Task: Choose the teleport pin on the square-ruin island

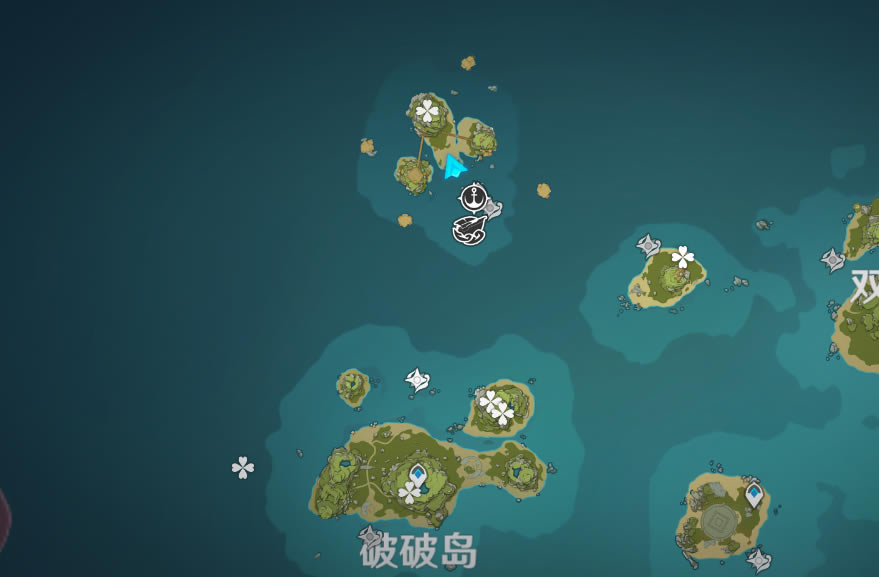Action: (753, 493)
